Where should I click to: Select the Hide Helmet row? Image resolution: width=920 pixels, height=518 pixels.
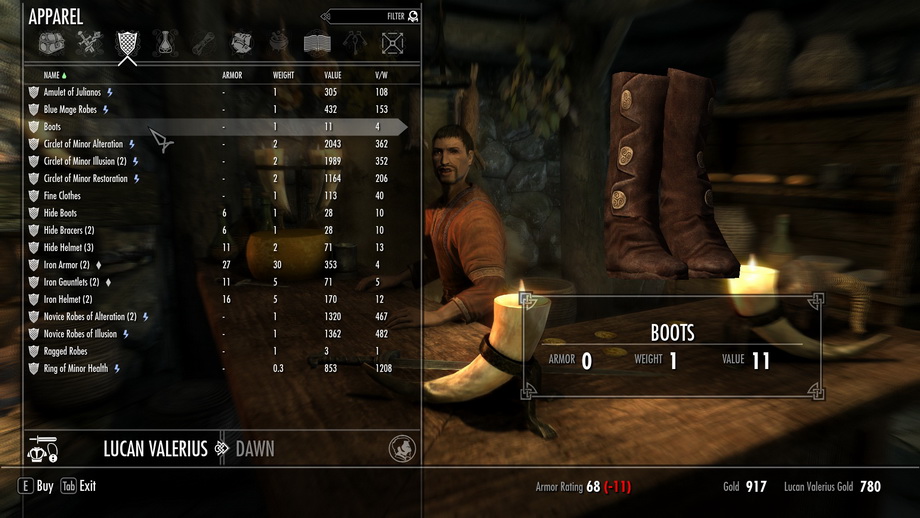click(x=68, y=247)
